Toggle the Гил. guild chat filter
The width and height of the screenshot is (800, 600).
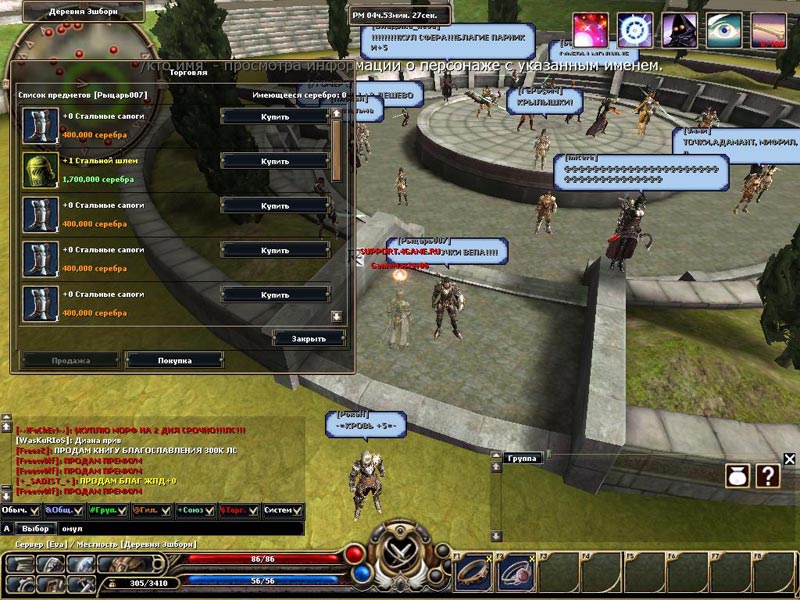tap(165, 510)
